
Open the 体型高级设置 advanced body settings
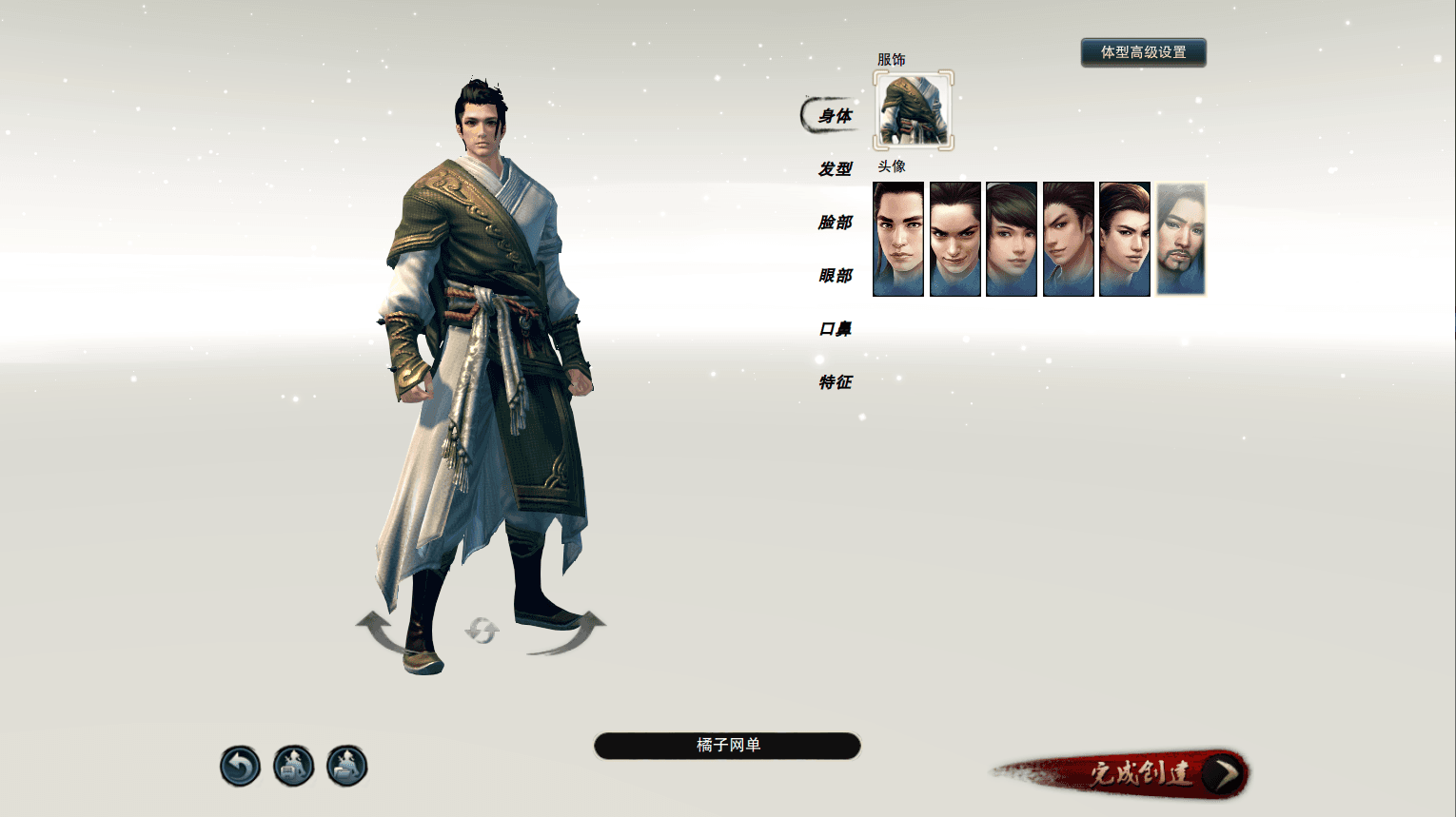point(1143,52)
